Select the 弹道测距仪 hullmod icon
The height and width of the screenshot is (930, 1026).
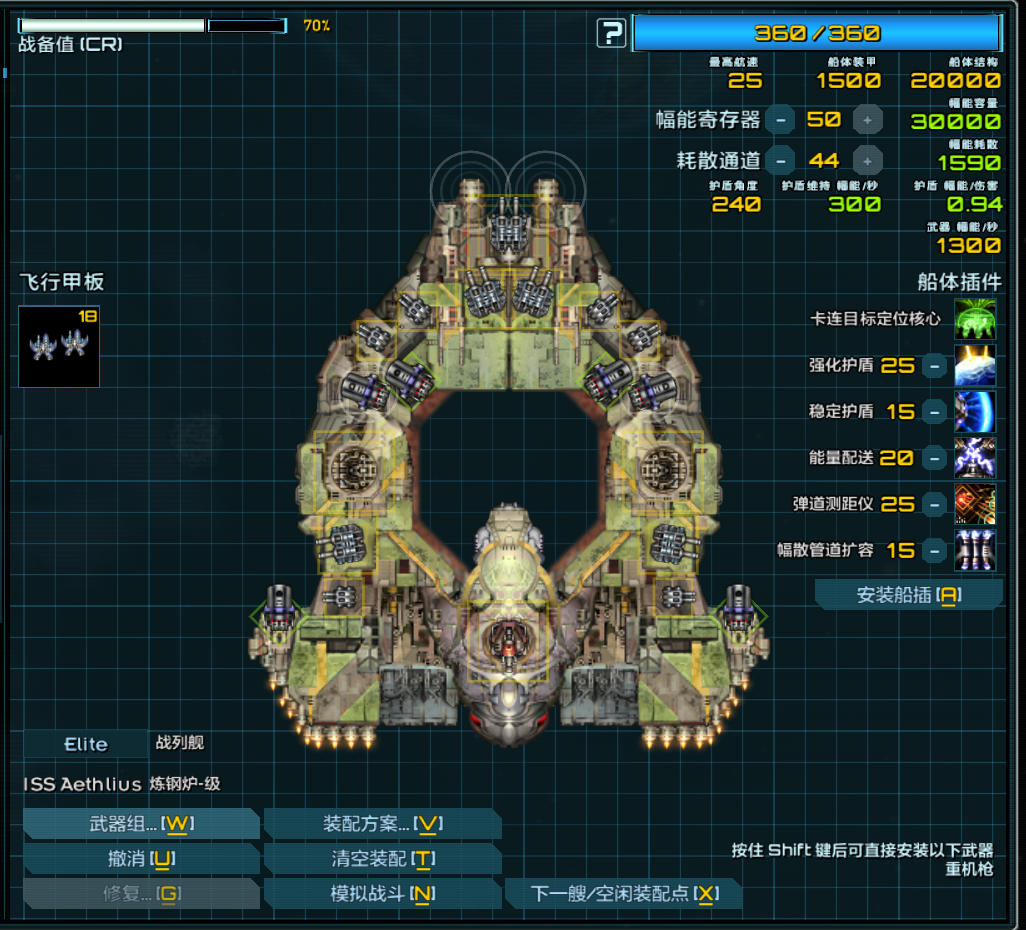click(975, 504)
